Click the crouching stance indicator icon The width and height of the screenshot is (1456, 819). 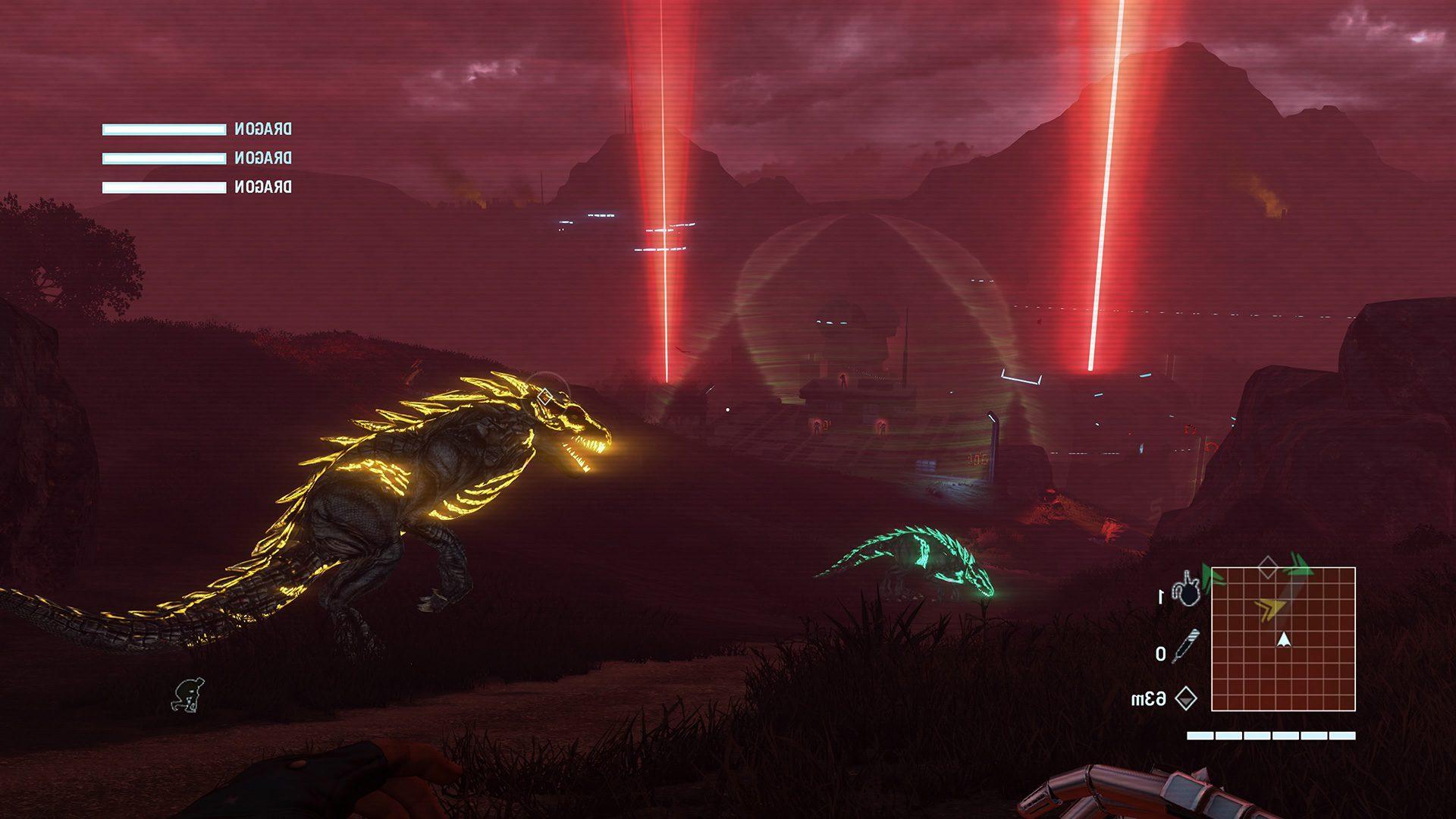[x=186, y=695]
